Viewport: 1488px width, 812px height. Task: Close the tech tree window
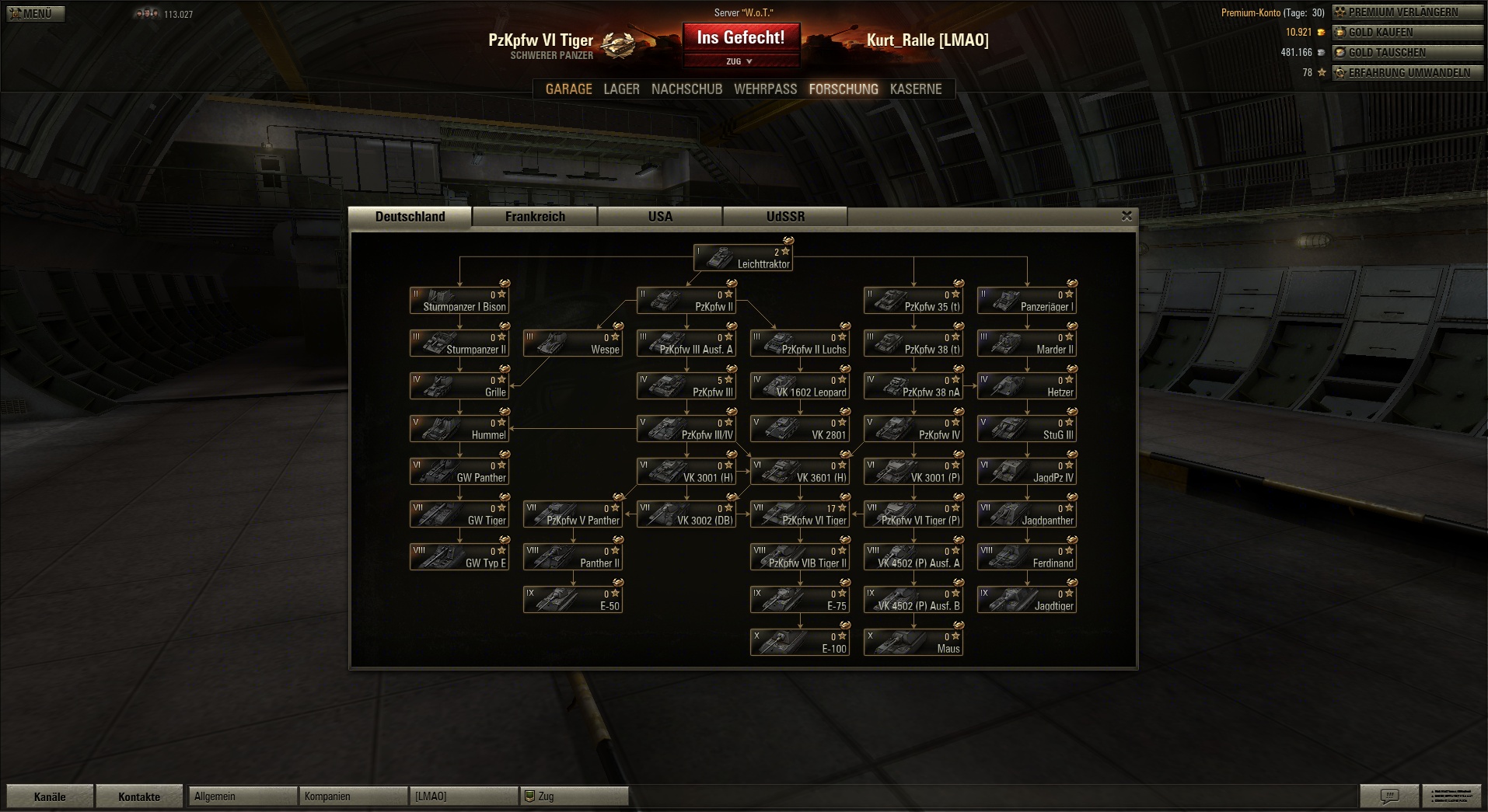click(x=1126, y=216)
